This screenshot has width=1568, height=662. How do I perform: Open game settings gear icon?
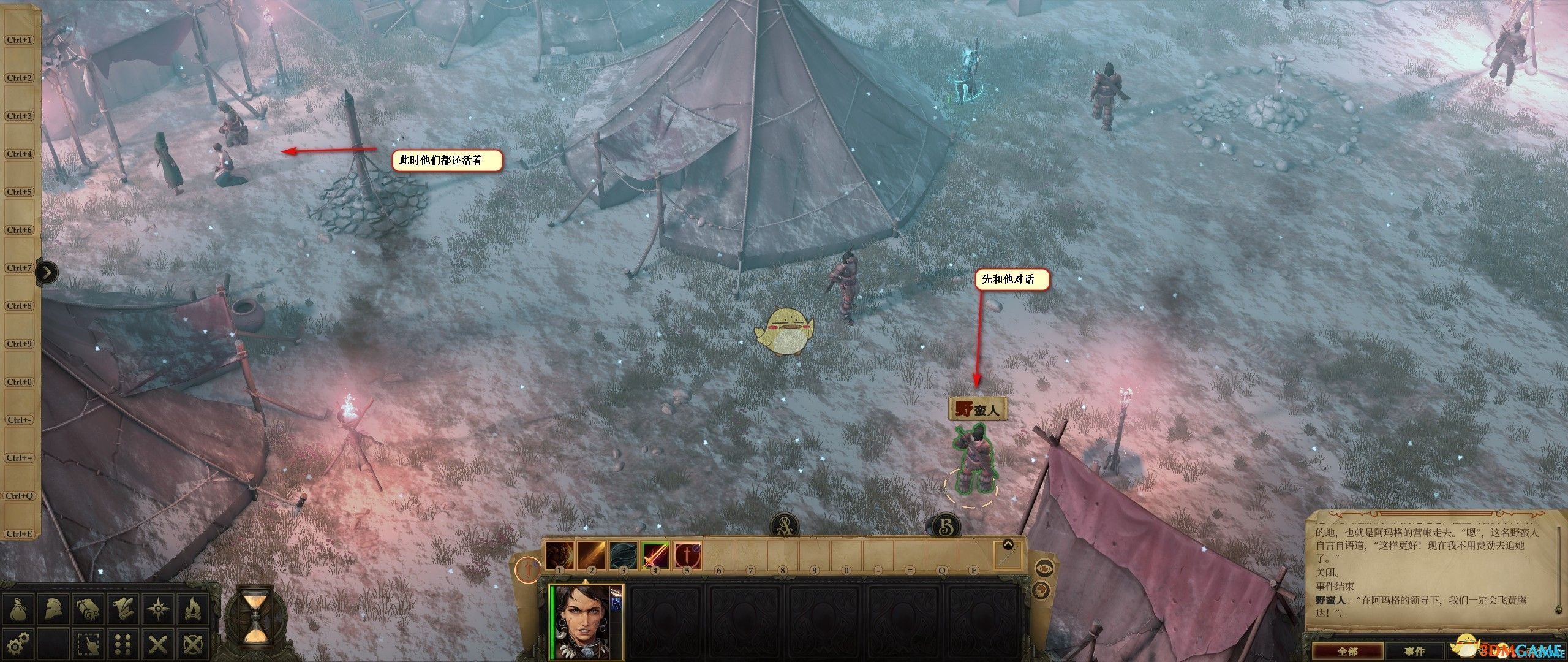tap(19, 644)
